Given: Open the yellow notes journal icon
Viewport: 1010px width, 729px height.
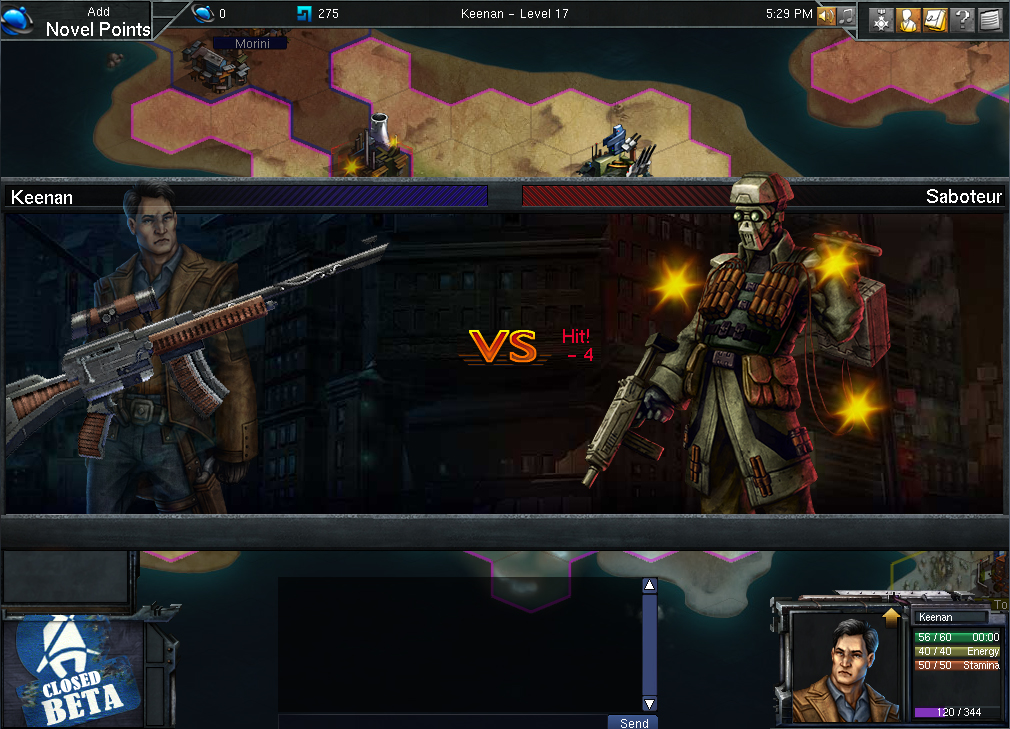Looking at the screenshot, I should point(935,20).
